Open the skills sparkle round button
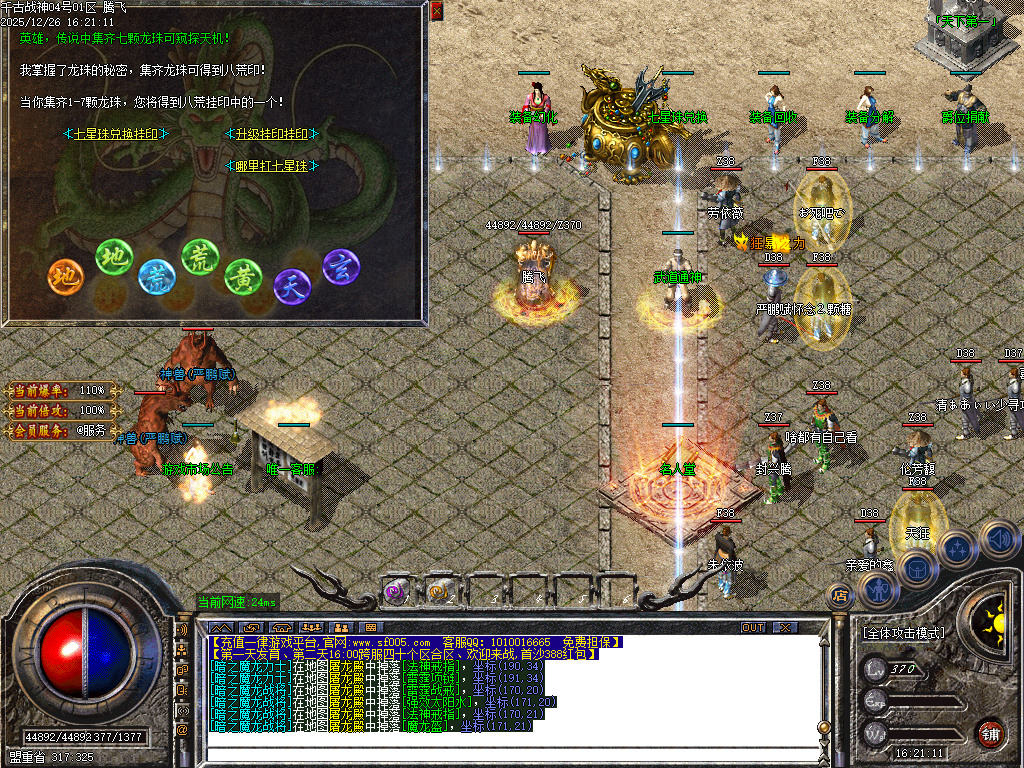1024x768 pixels. (x=957, y=549)
